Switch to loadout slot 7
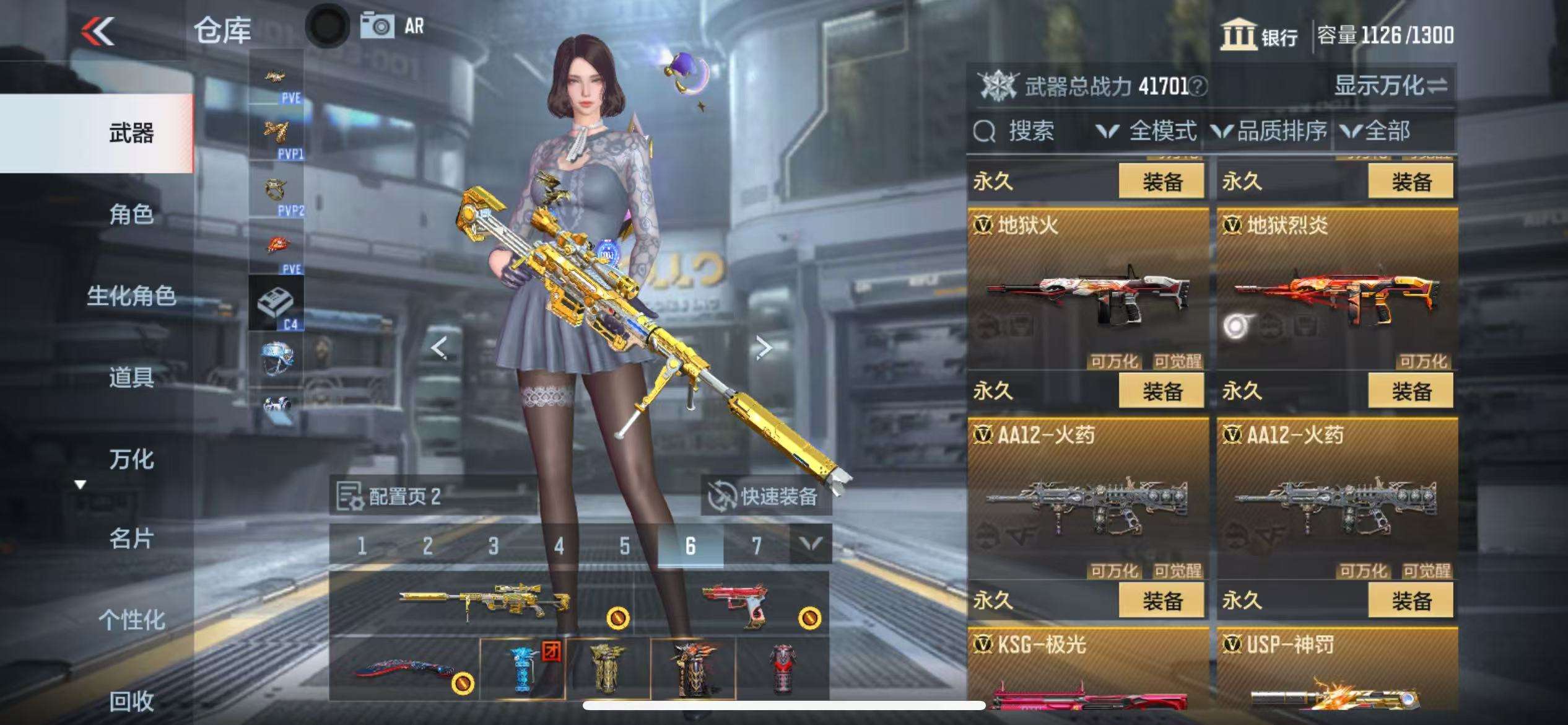 756,546
